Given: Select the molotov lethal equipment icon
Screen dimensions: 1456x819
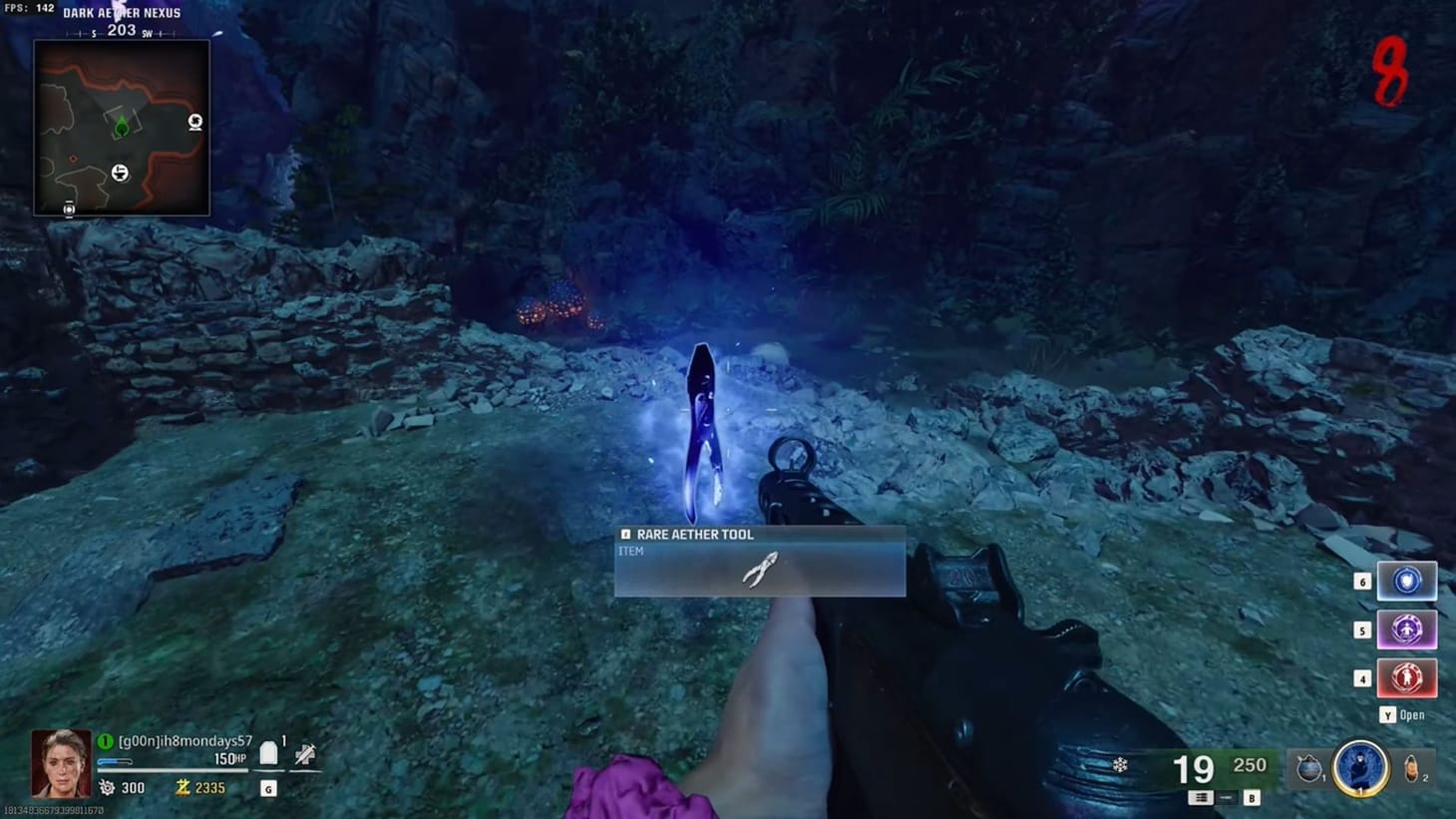Looking at the screenshot, I should point(1412,764).
